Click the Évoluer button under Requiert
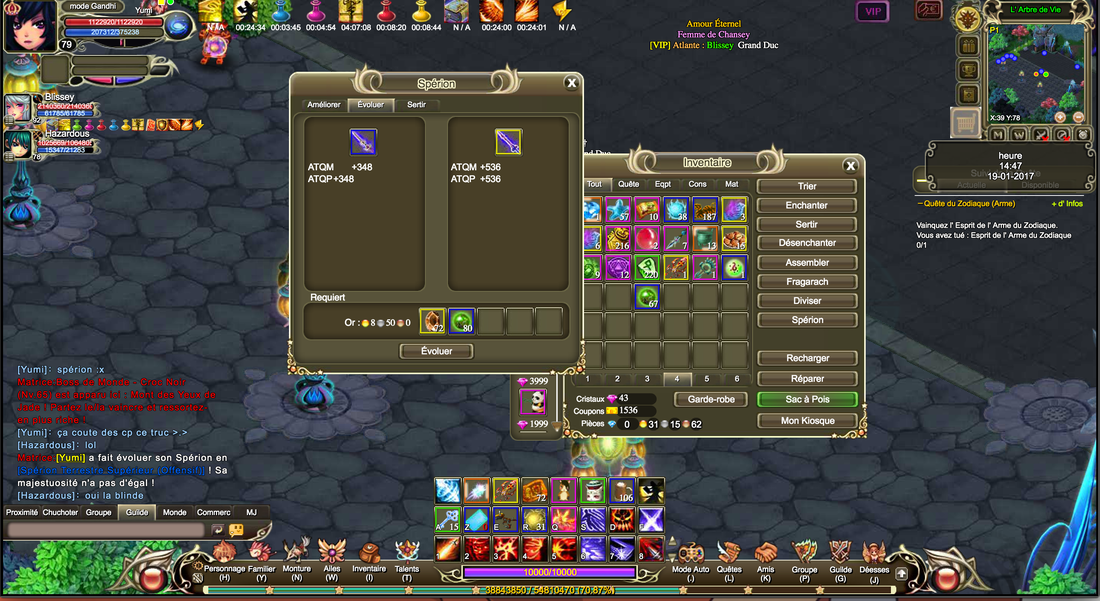 tap(436, 351)
